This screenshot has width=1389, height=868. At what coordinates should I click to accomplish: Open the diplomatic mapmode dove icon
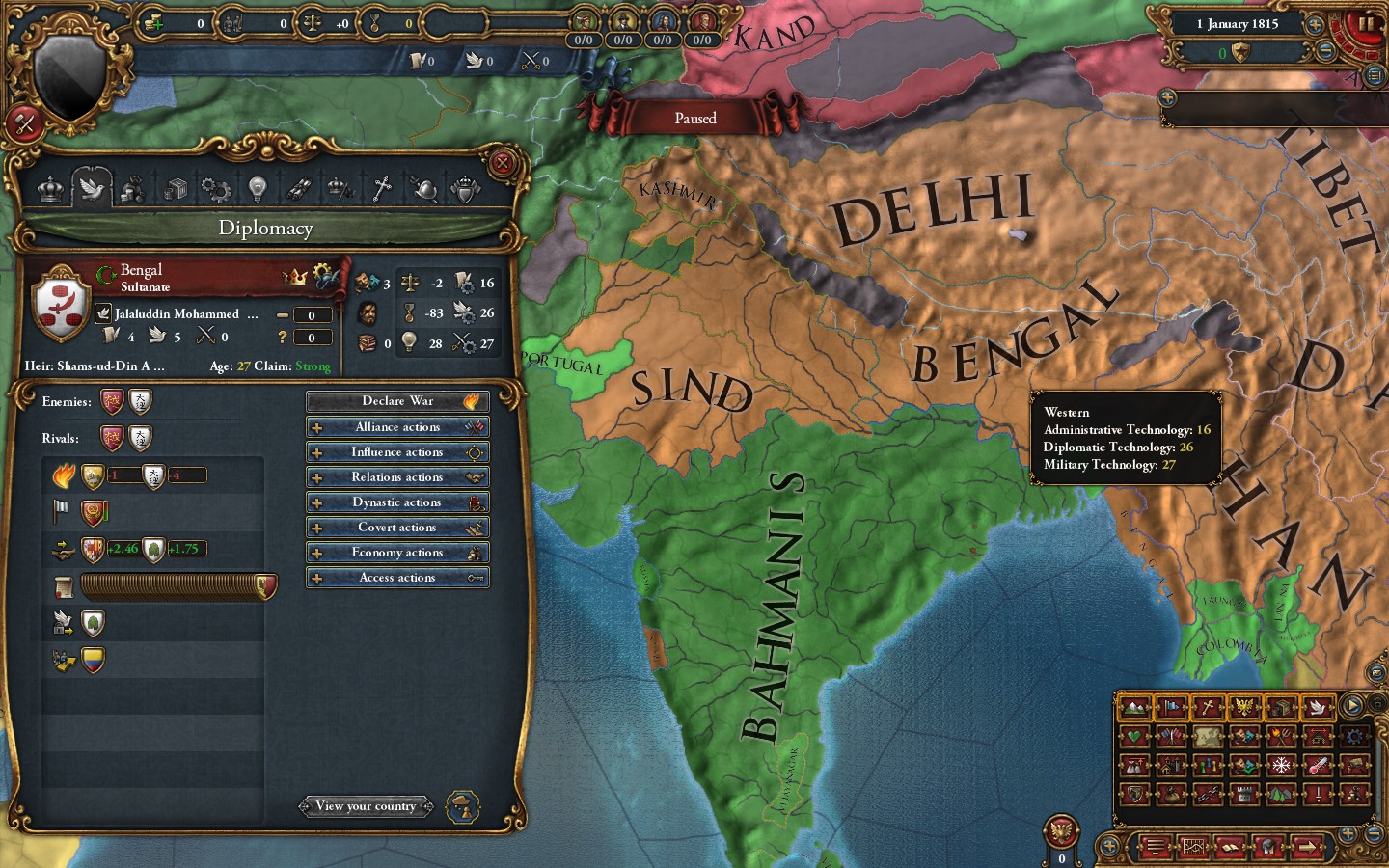click(1319, 707)
